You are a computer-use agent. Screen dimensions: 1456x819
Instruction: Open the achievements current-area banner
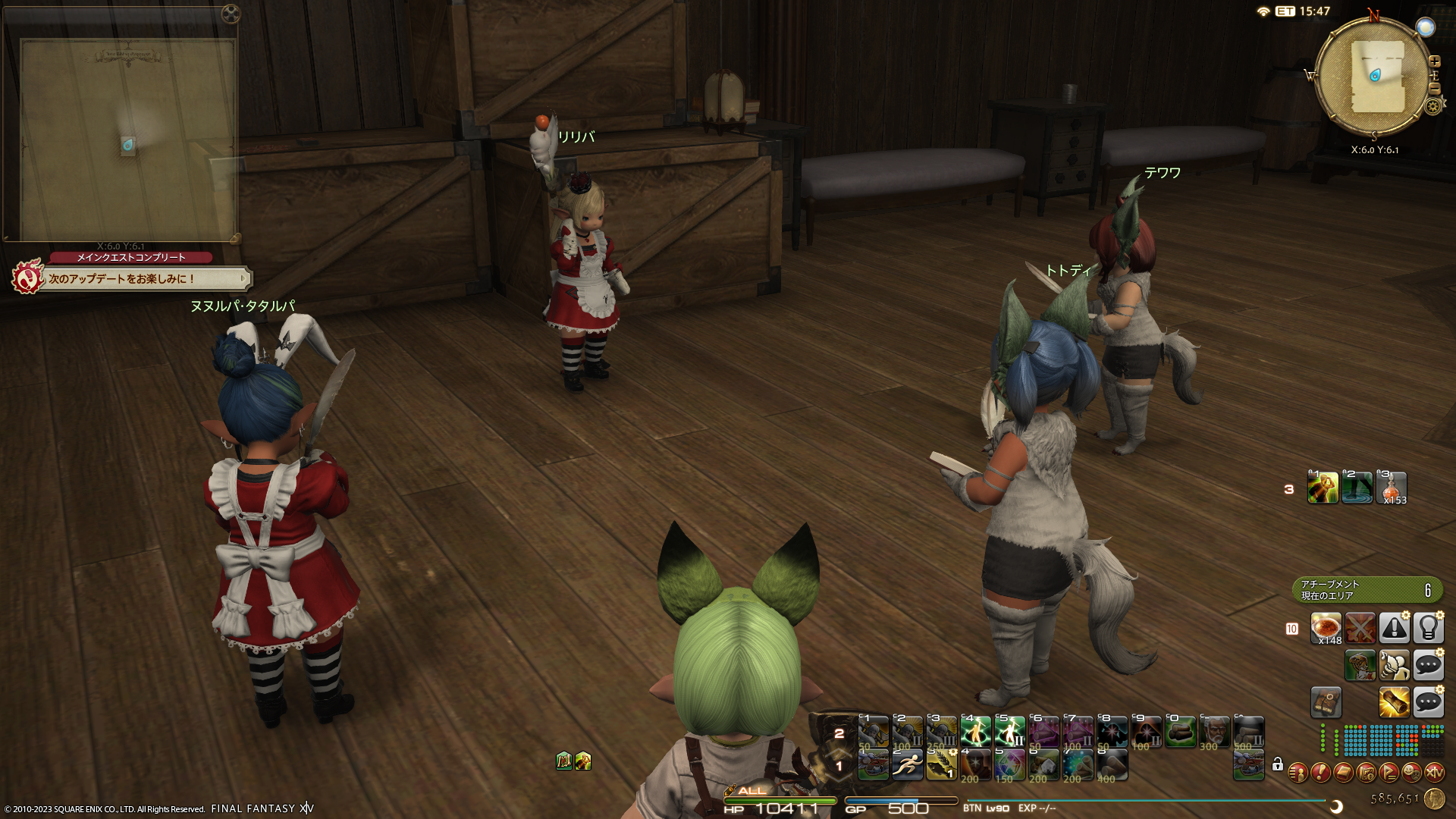coord(1367,590)
